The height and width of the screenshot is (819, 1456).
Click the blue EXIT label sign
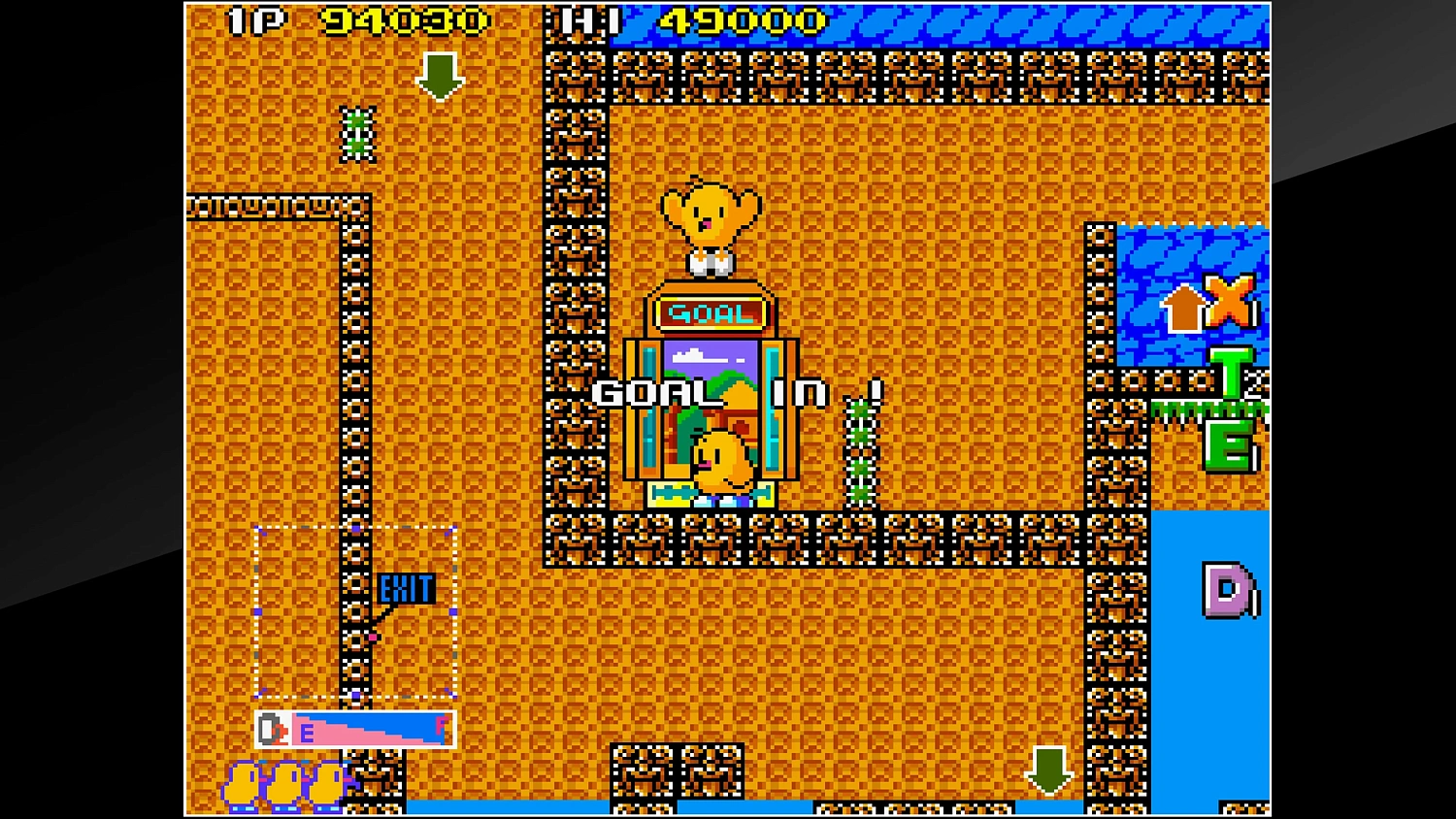(x=406, y=586)
